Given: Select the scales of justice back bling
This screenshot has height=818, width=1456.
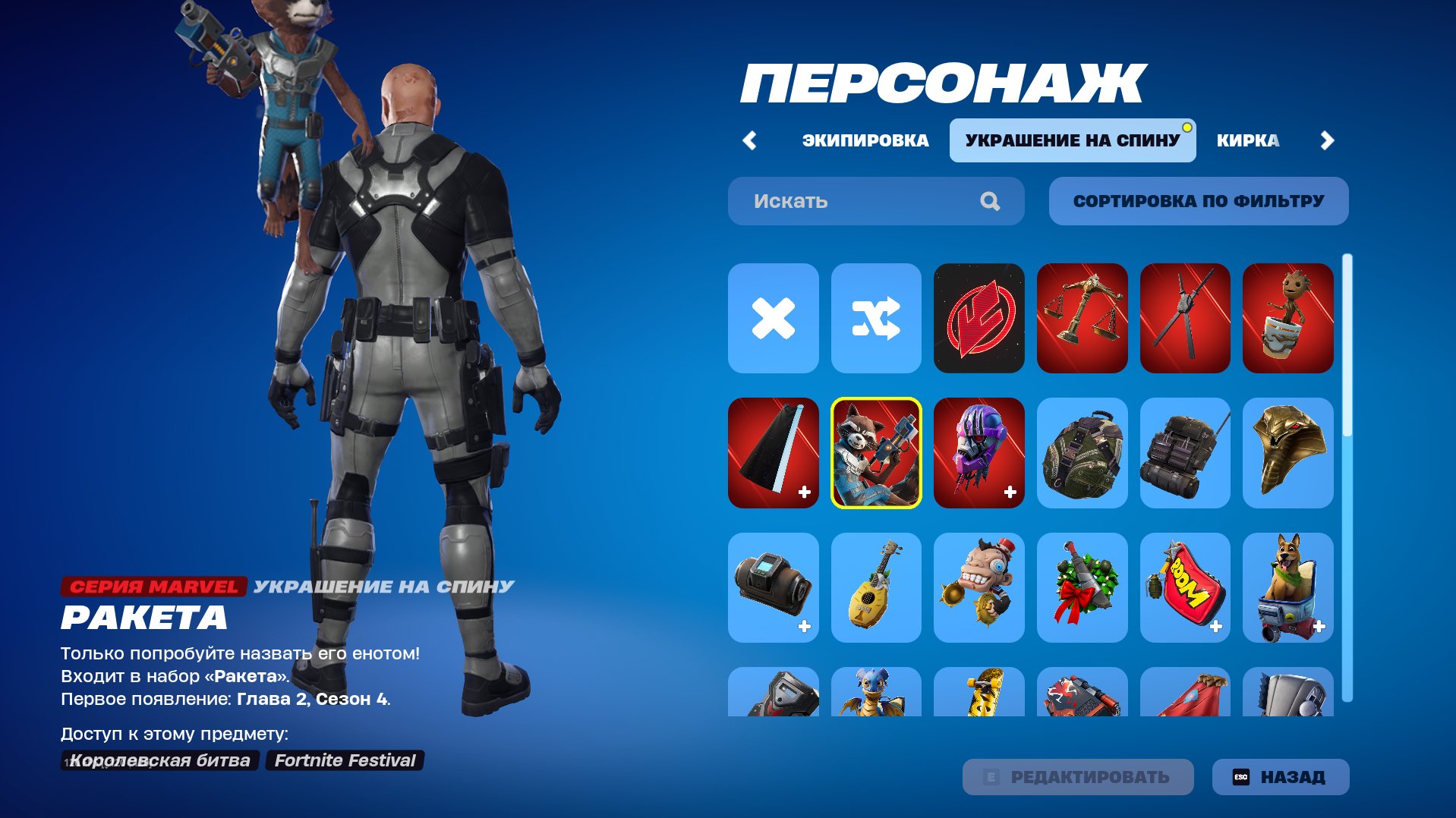Looking at the screenshot, I should tap(1081, 319).
